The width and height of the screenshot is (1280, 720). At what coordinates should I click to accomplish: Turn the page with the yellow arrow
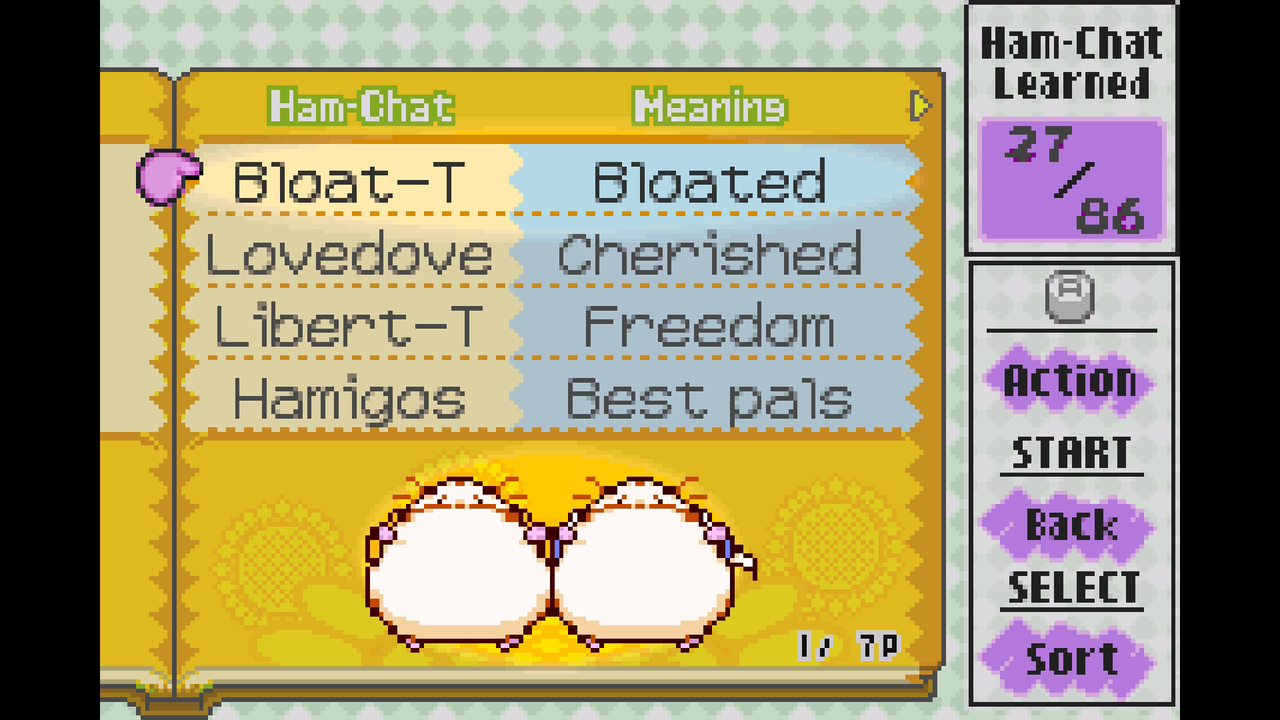coord(920,105)
